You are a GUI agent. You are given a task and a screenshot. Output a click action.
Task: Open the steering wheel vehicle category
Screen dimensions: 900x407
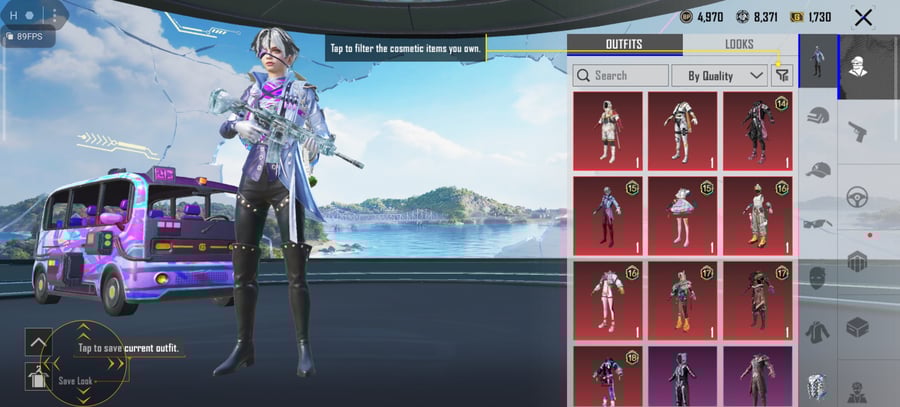(857, 196)
